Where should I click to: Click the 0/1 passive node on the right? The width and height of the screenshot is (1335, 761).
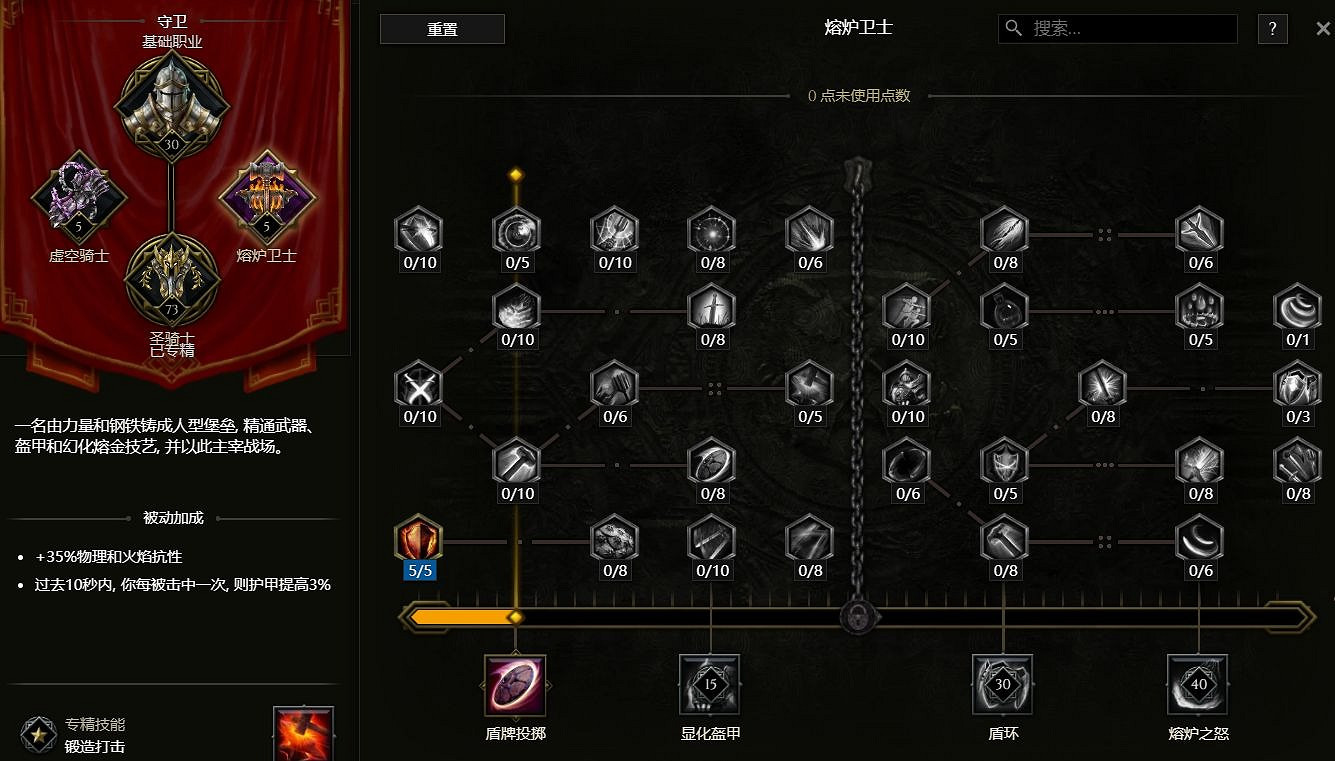tap(1297, 309)
